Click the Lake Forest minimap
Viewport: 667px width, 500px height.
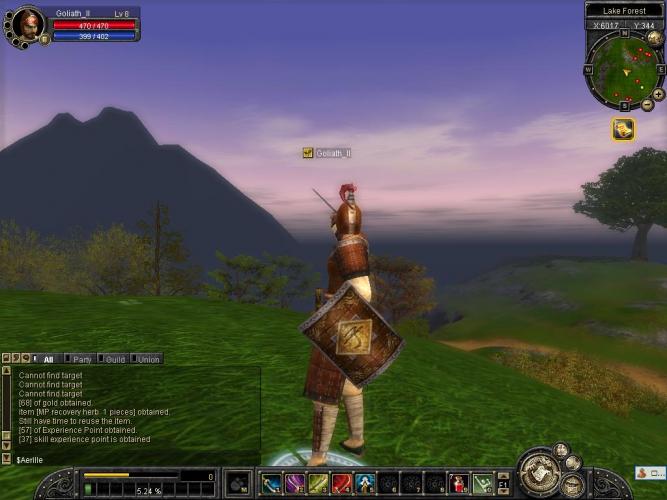[x=624, y=70]
